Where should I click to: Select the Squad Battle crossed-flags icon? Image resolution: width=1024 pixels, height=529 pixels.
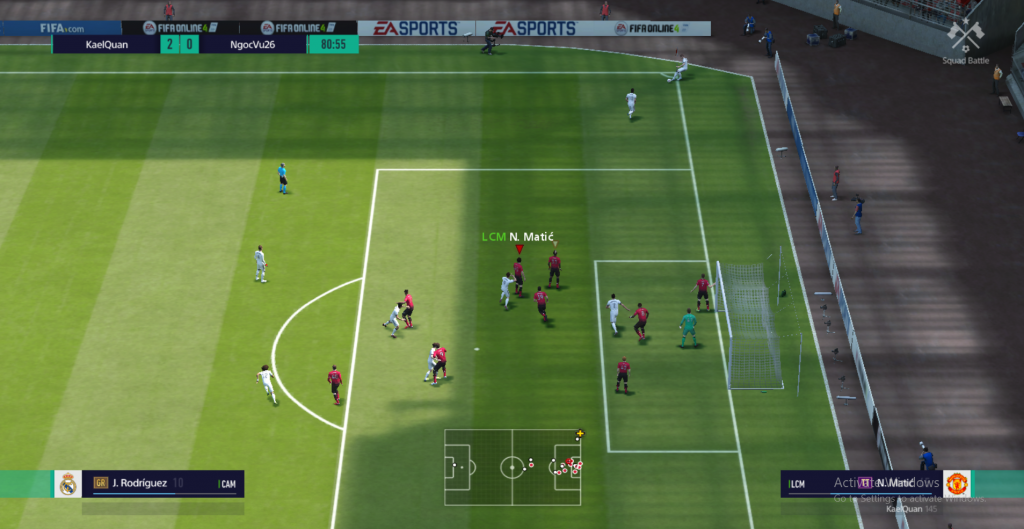[x=965, y=35]
